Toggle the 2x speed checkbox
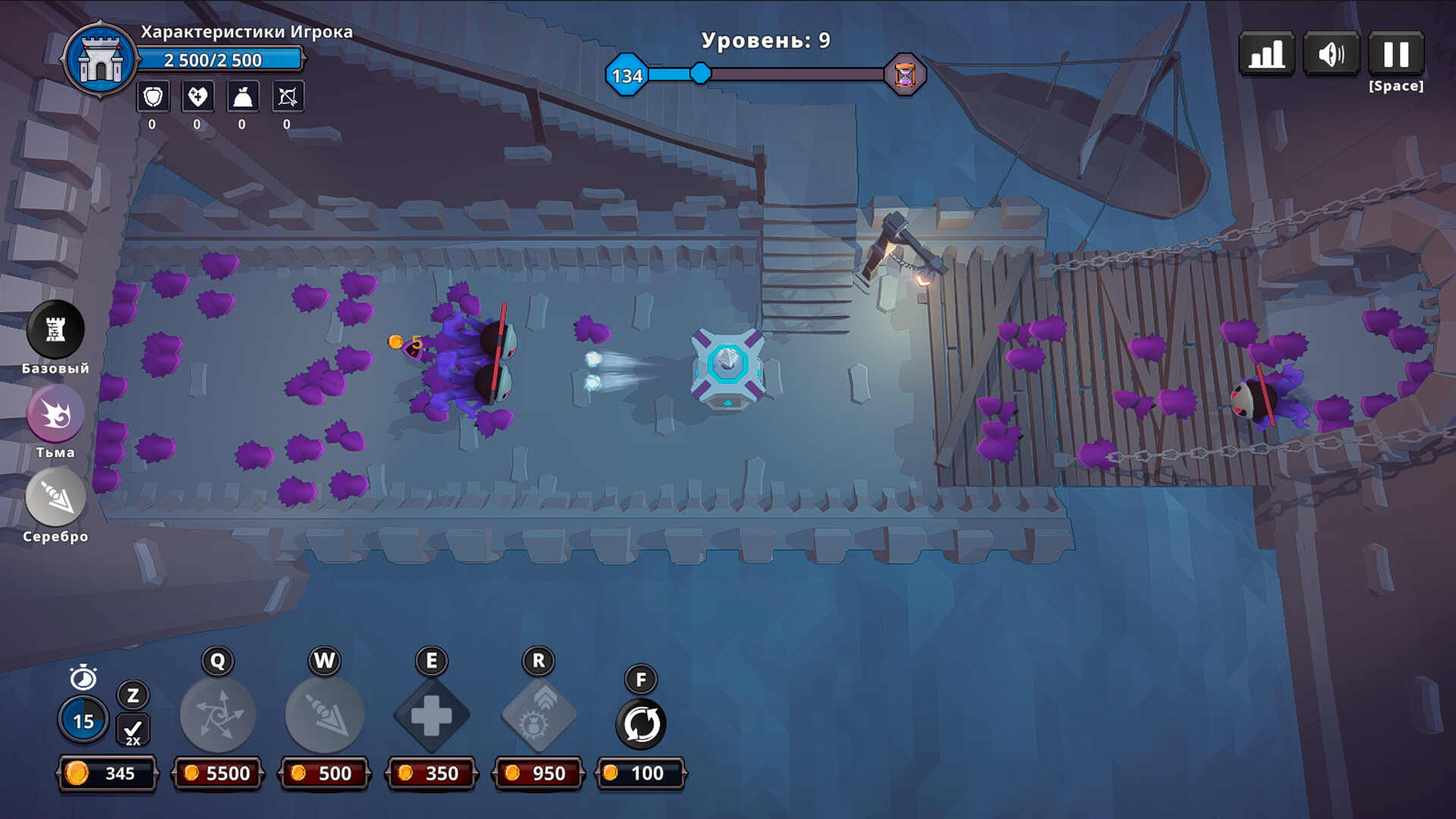 click(x=133, y=730)
